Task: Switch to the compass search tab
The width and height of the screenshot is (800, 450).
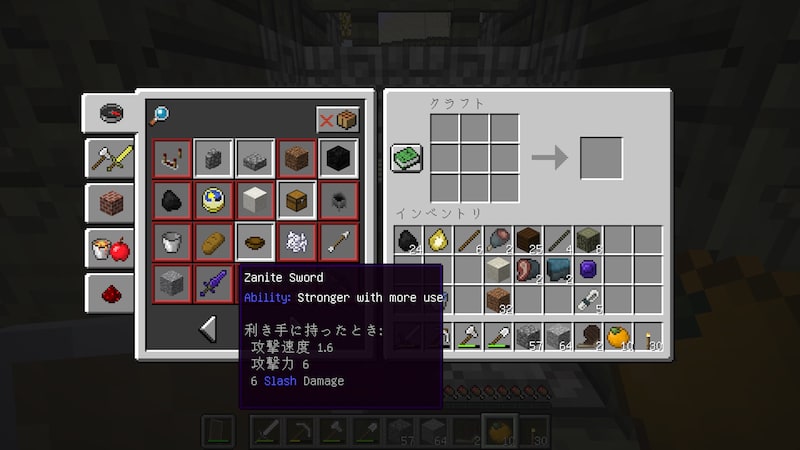Action: [x=109, y=113]
